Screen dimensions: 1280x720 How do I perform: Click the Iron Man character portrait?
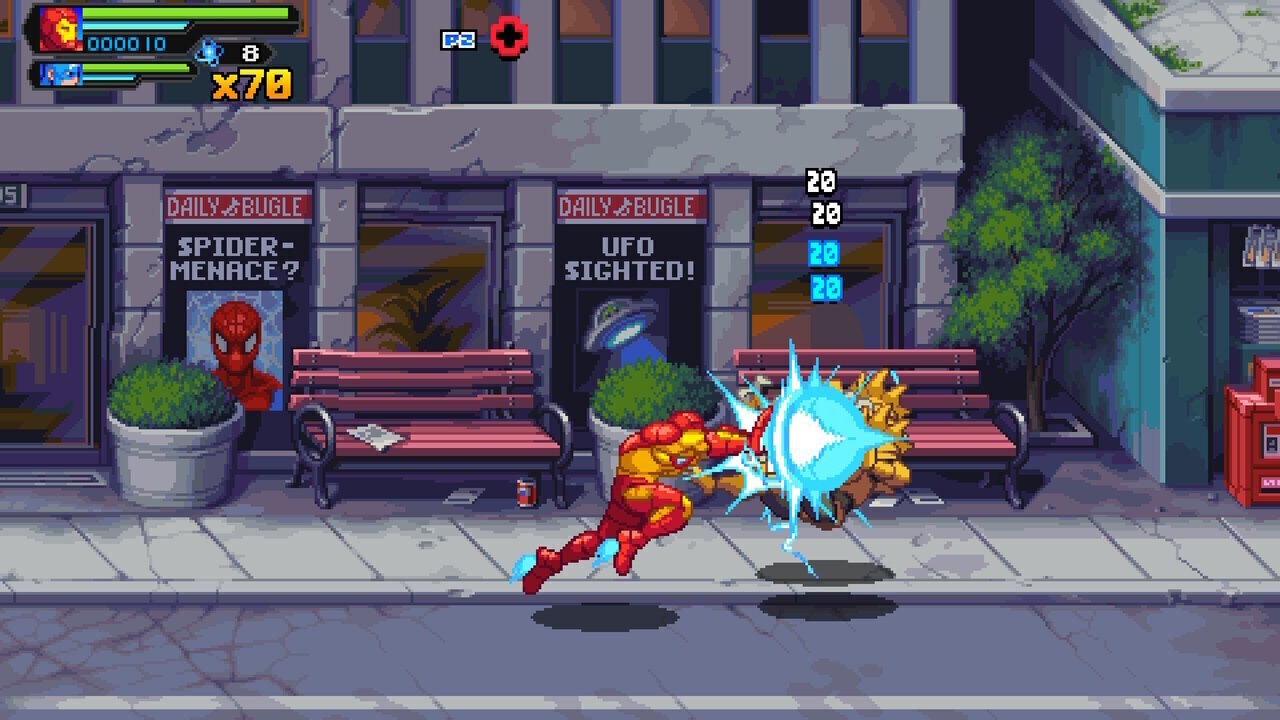pos(60,27)
